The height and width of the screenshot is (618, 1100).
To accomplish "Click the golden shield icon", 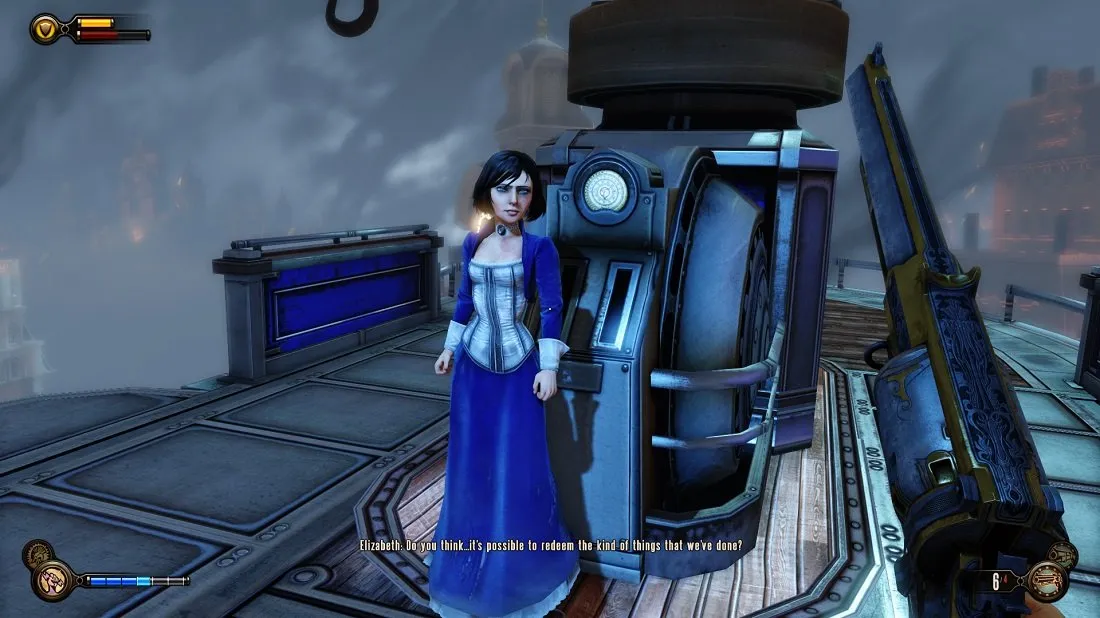I will tap(46, 28).
